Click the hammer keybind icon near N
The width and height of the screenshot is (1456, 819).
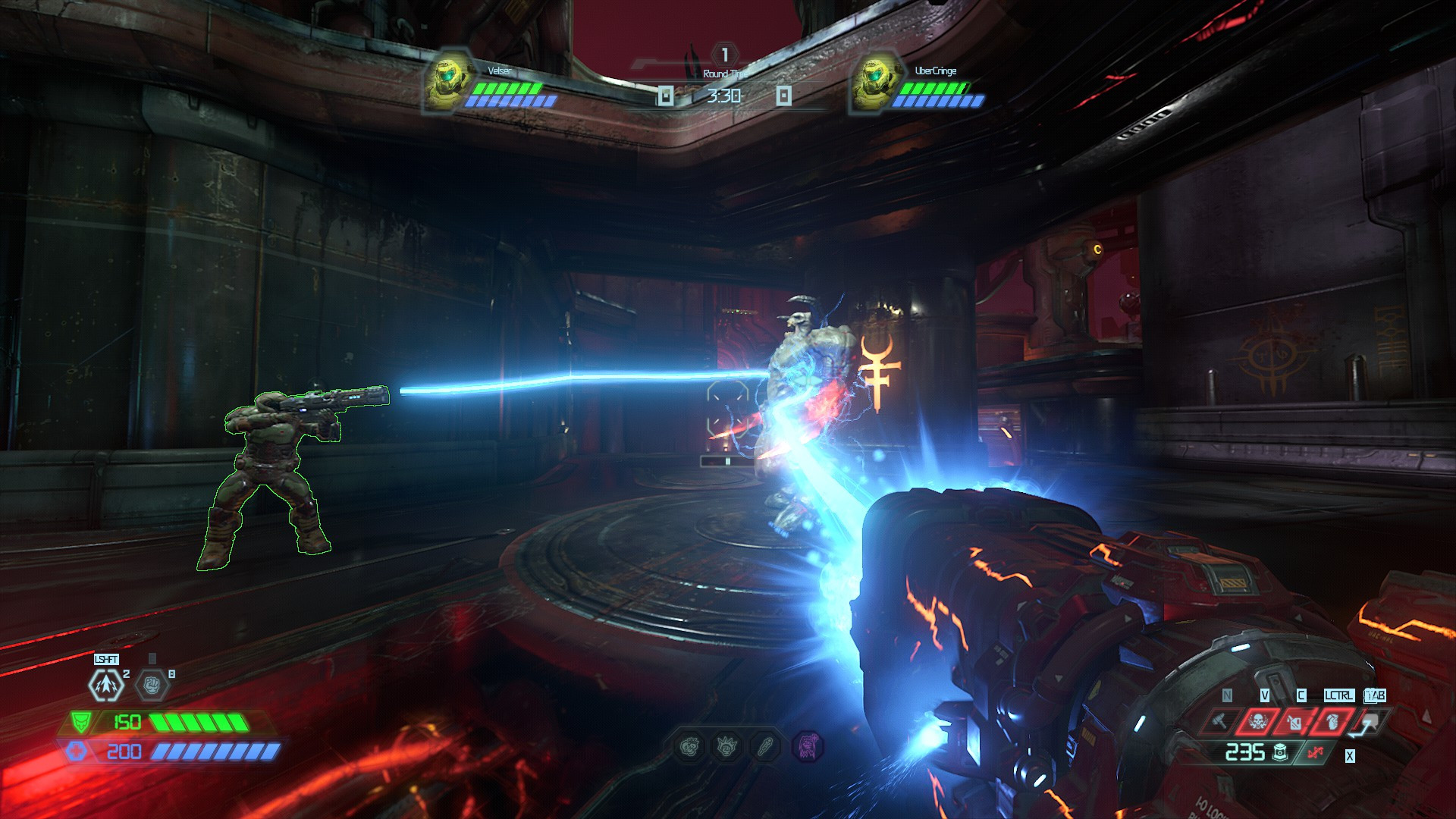tap(1219, 721)
